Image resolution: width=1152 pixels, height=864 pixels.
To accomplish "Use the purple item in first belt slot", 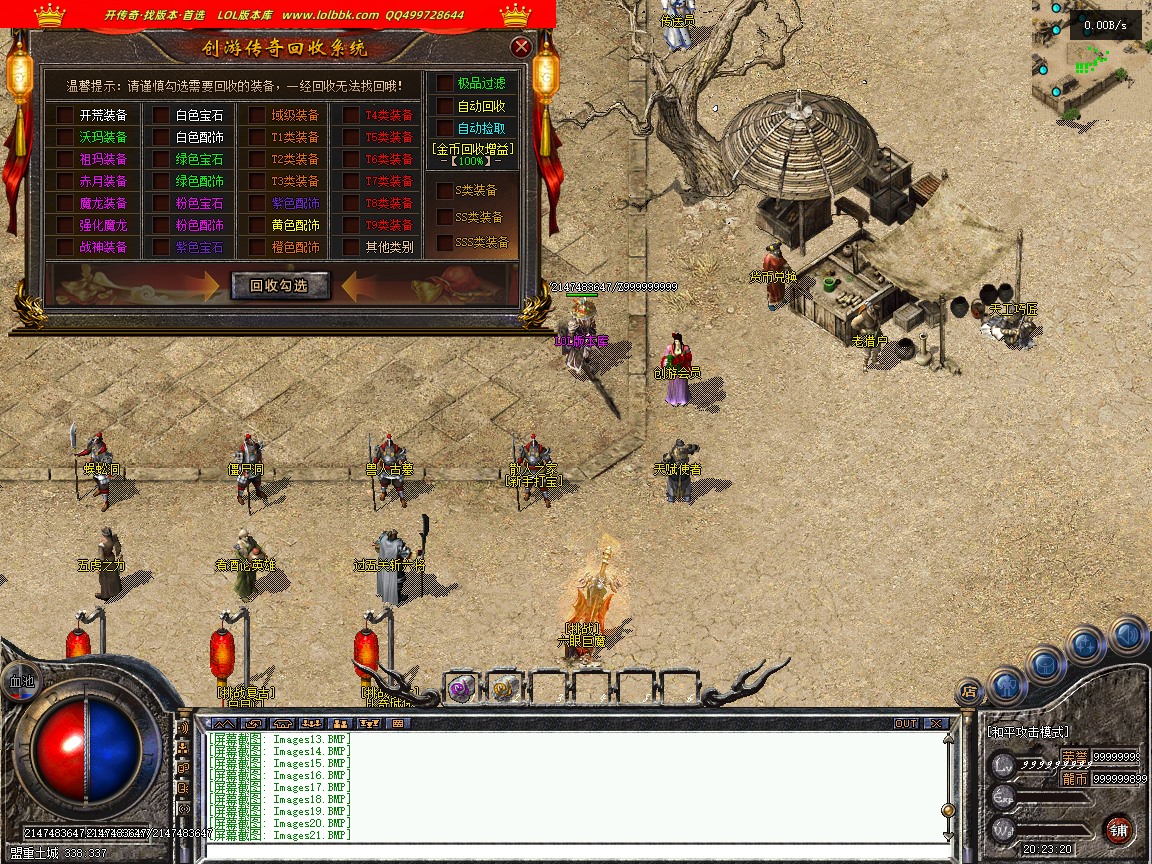I will 461,688.
